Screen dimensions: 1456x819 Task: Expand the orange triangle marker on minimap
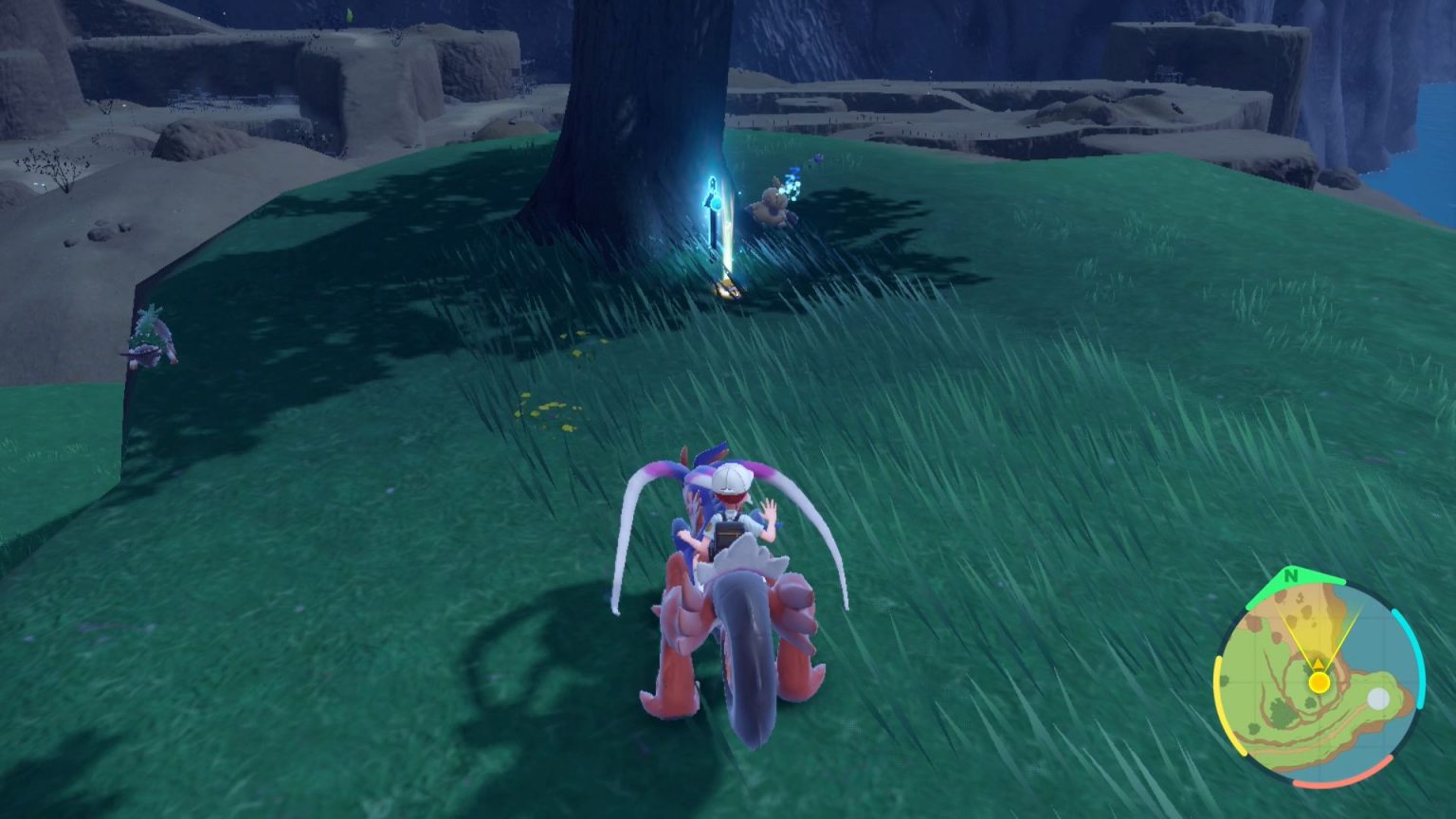click(x=1318, y=664)
